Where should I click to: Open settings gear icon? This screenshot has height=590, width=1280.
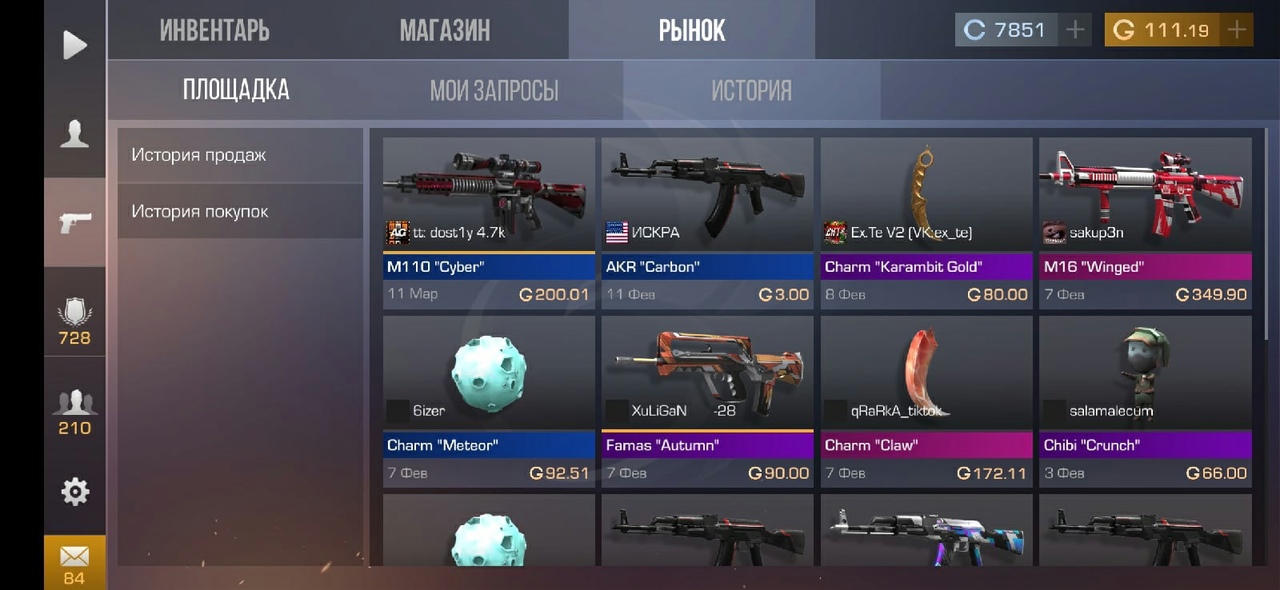coord(75,491)
